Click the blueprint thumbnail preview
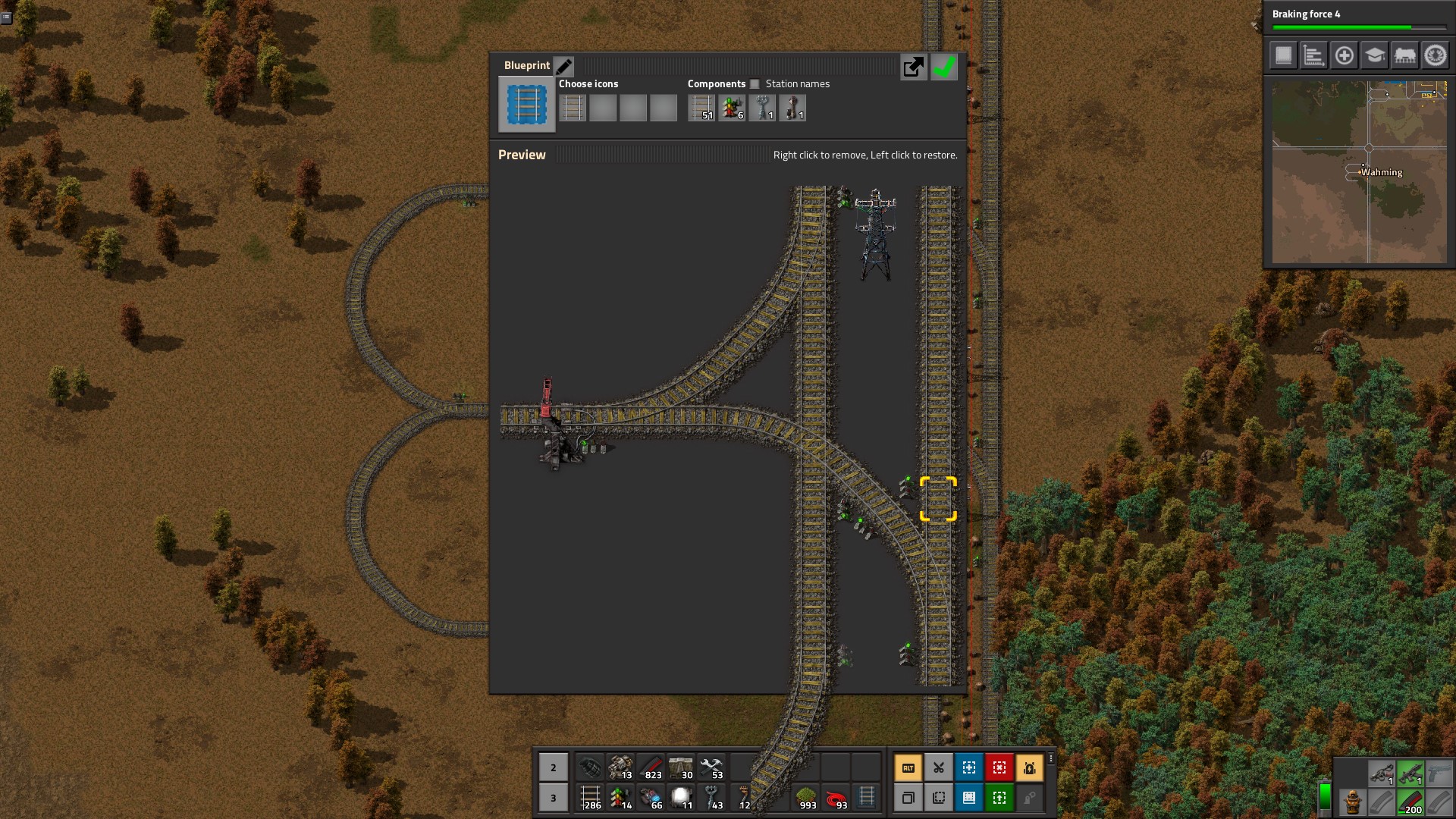The image size is (1456, 819). [x=526, y=104]
